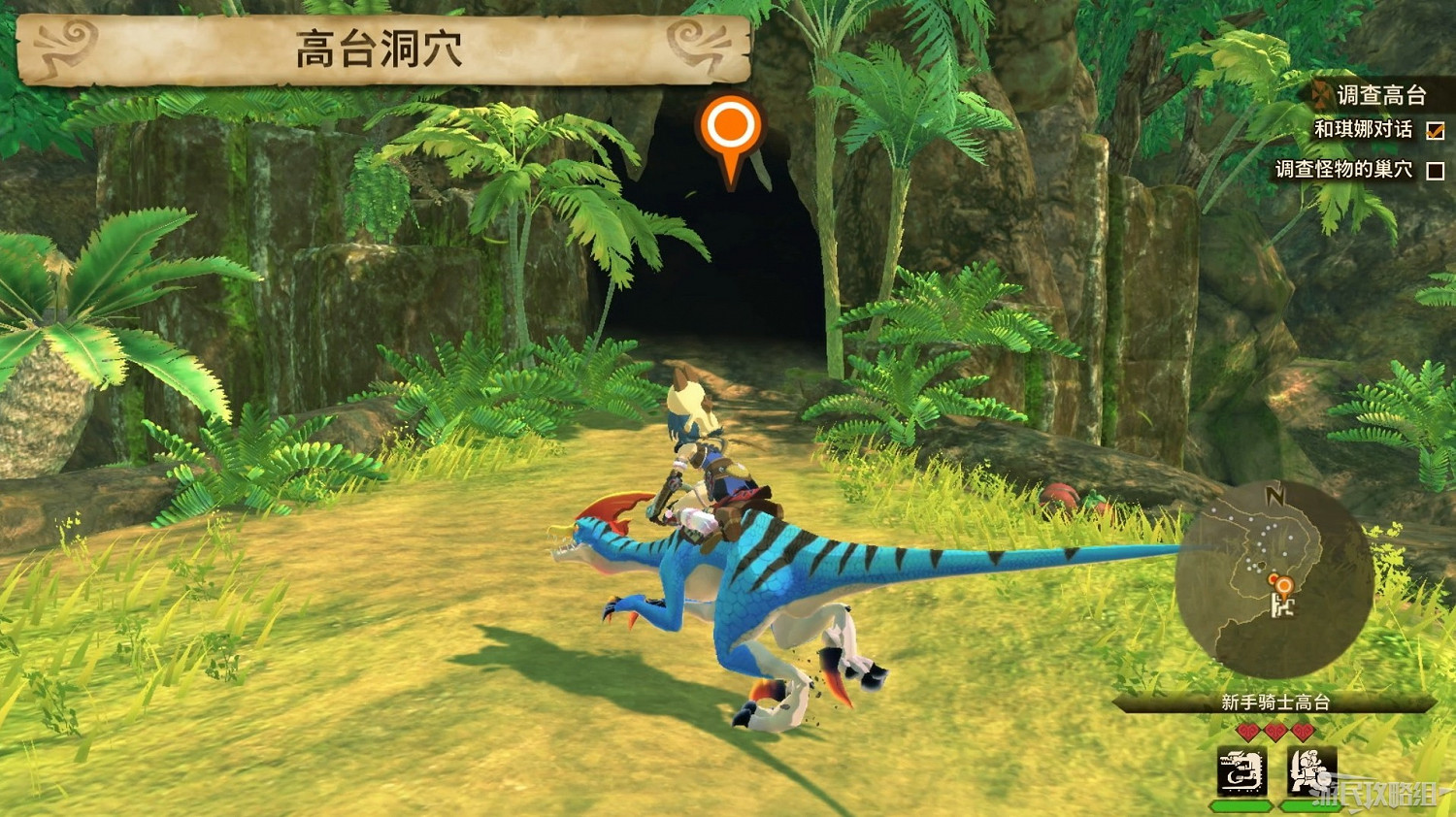Click the first red heart icon above the portraits
This screenshot has height=817, width=1456.
1247,732
